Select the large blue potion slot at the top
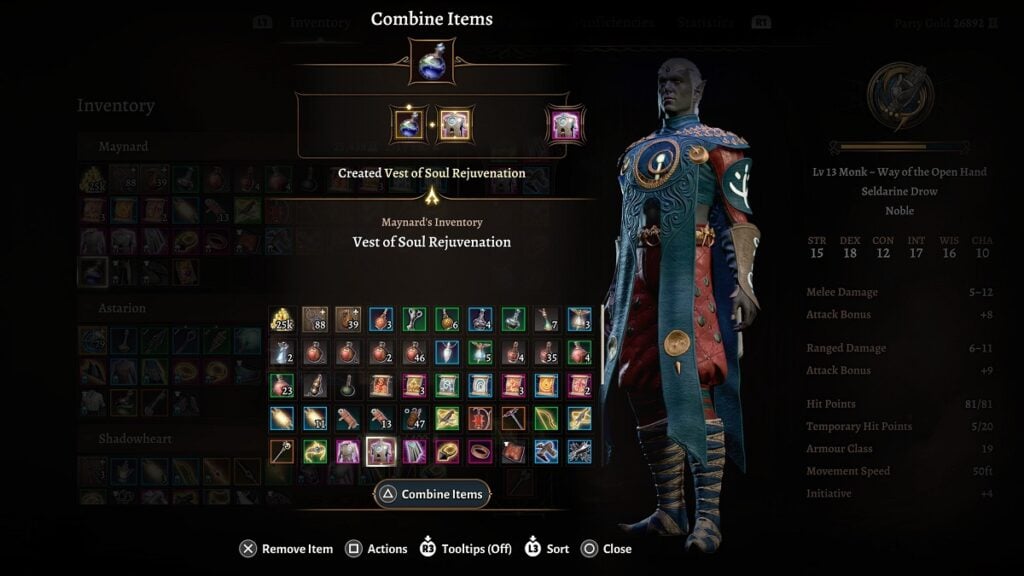Screen dimensions: 1024x576 432,62
